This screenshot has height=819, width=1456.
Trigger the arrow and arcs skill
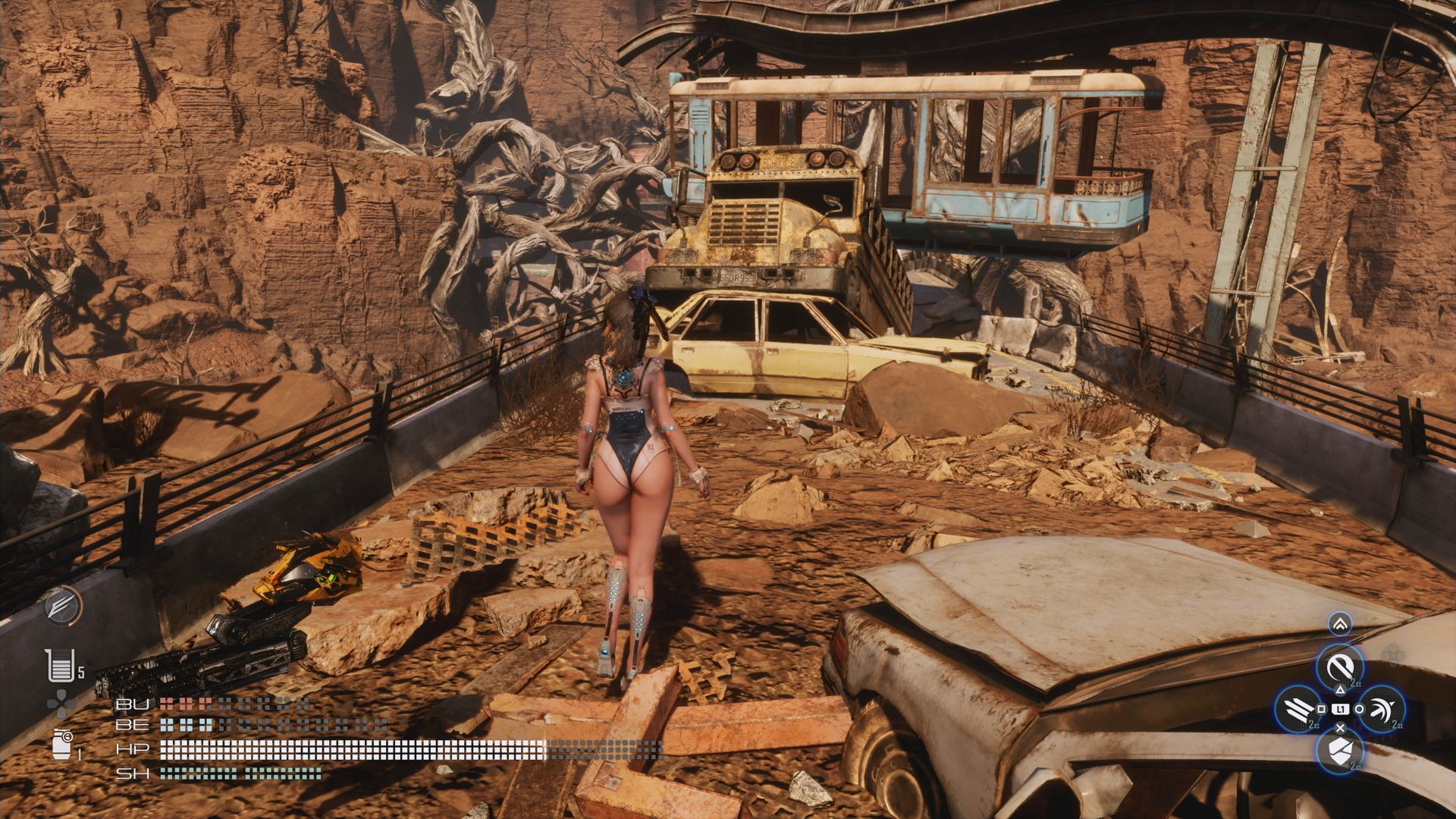1382,710
